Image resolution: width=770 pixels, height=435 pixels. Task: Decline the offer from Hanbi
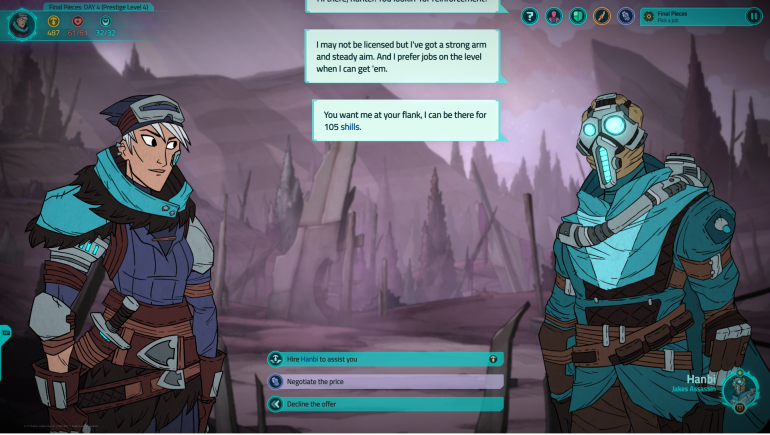pyautogui.click(x=384, y=404)
